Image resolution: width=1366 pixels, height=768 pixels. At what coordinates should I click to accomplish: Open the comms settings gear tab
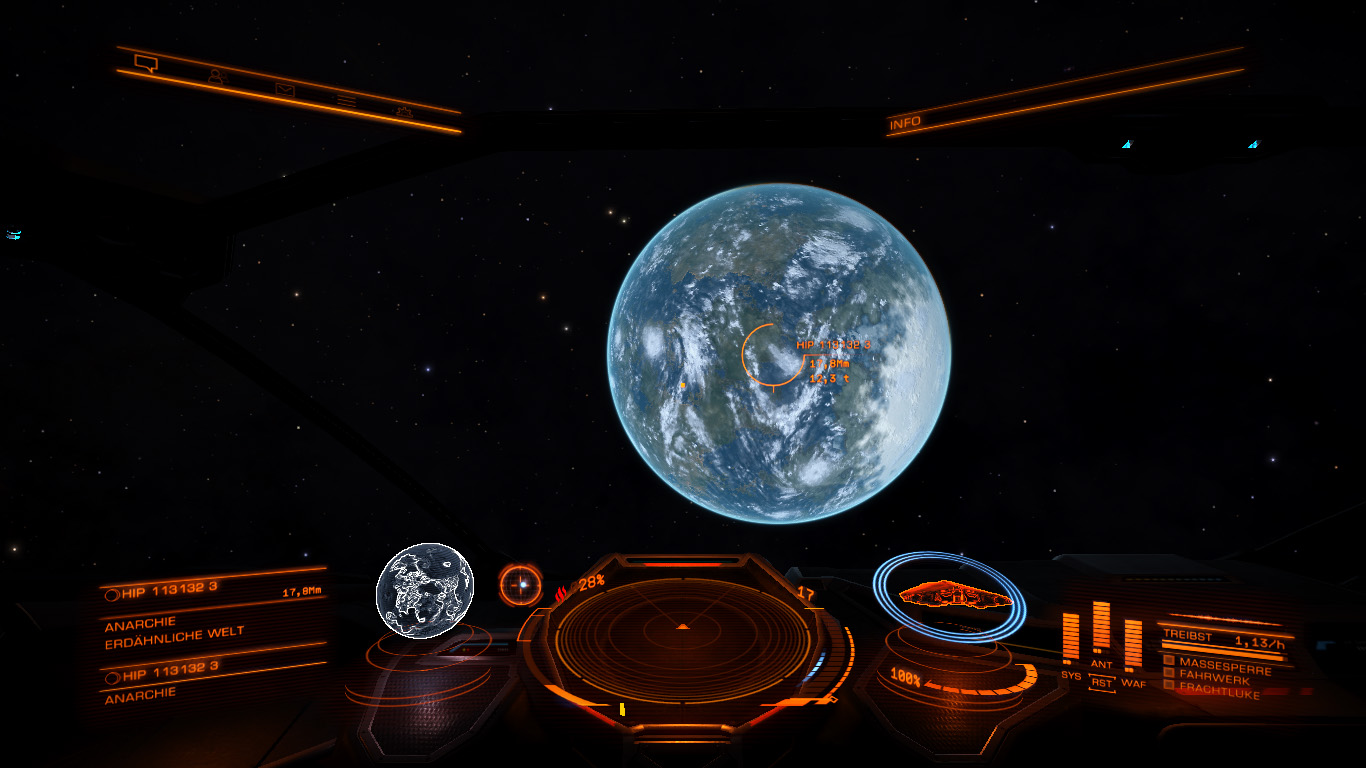click(x=404, y=110)
